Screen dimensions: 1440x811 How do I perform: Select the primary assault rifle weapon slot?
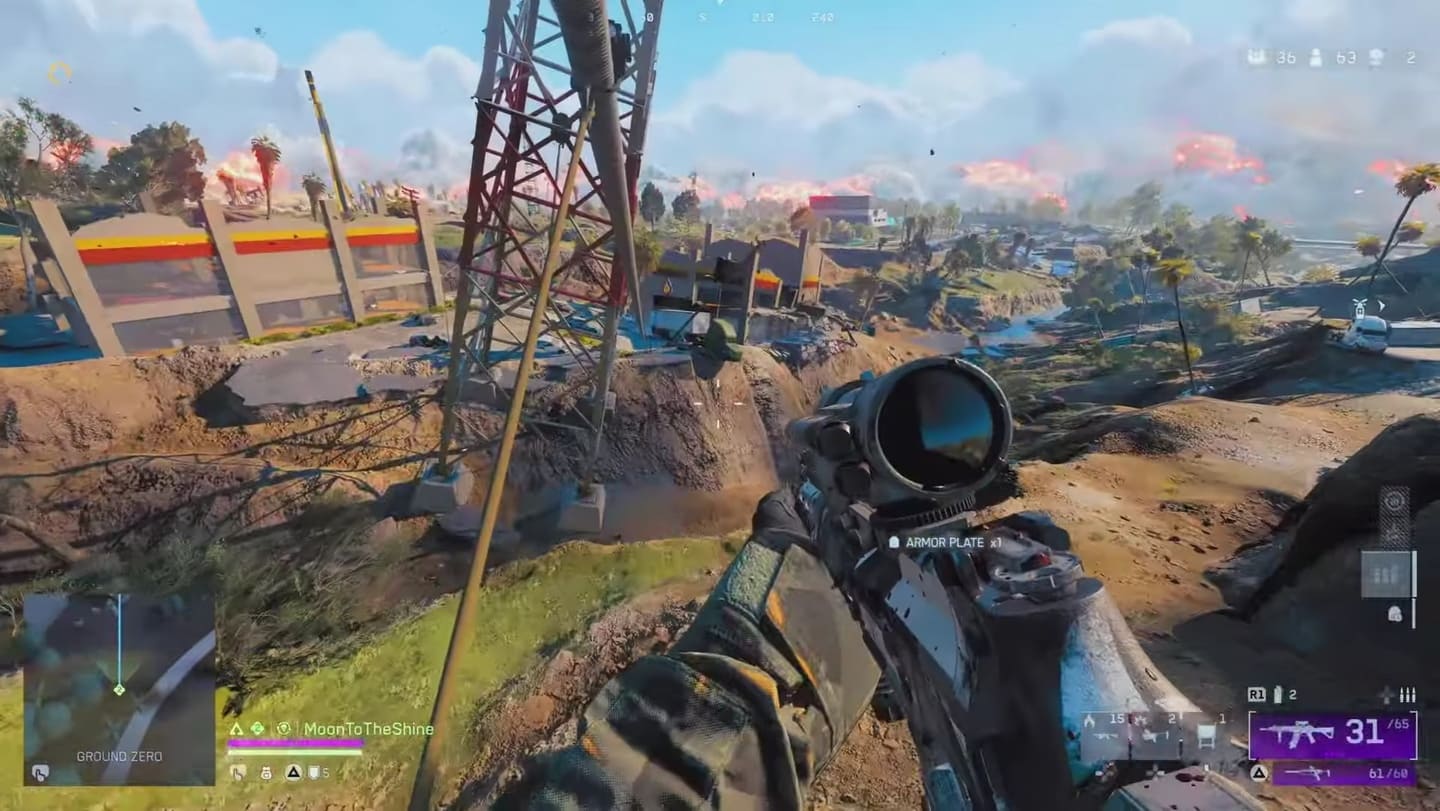click(1332, 736)
